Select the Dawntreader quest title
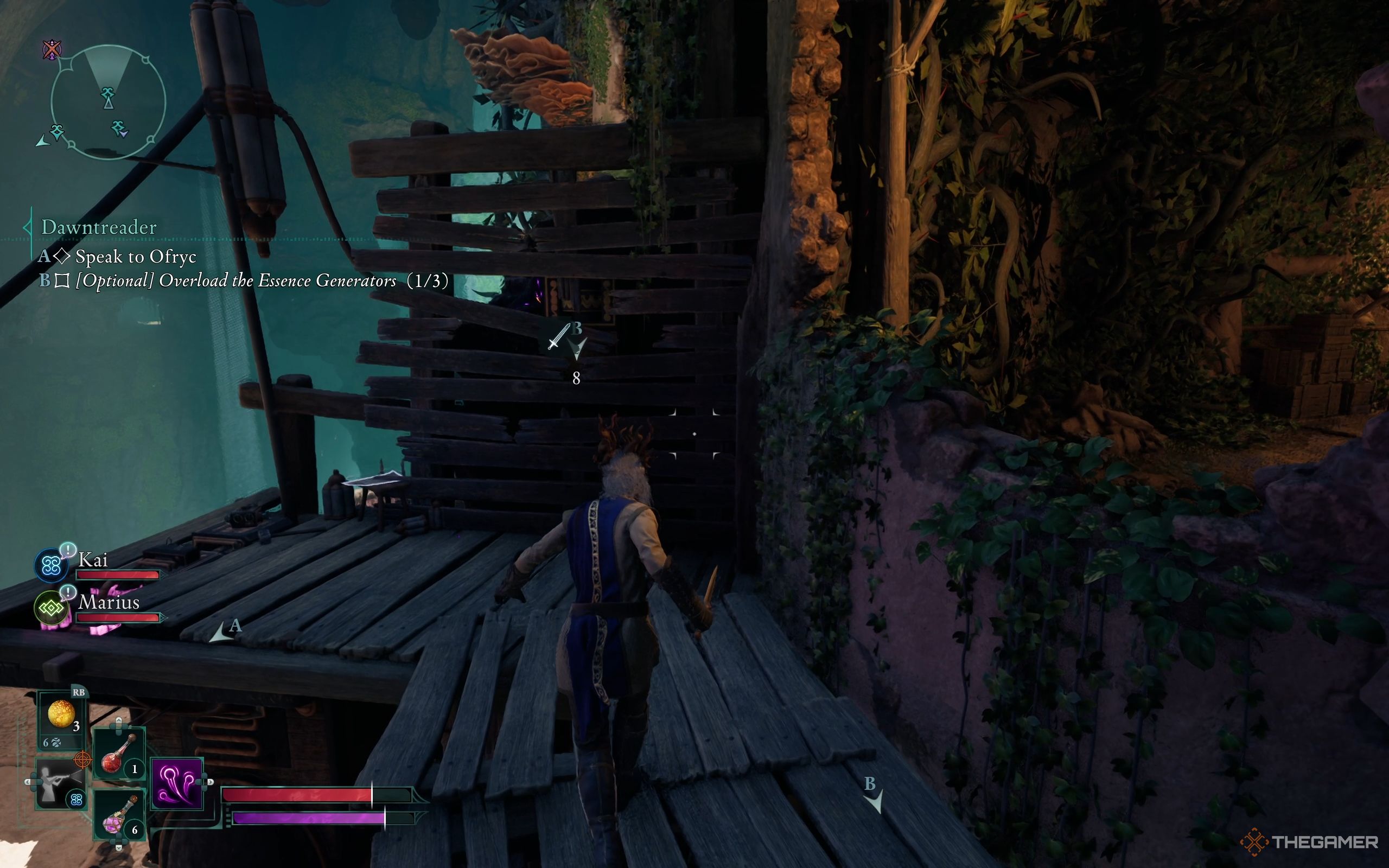Screen dimensions: 1389x868 click(x=99, y=227)
